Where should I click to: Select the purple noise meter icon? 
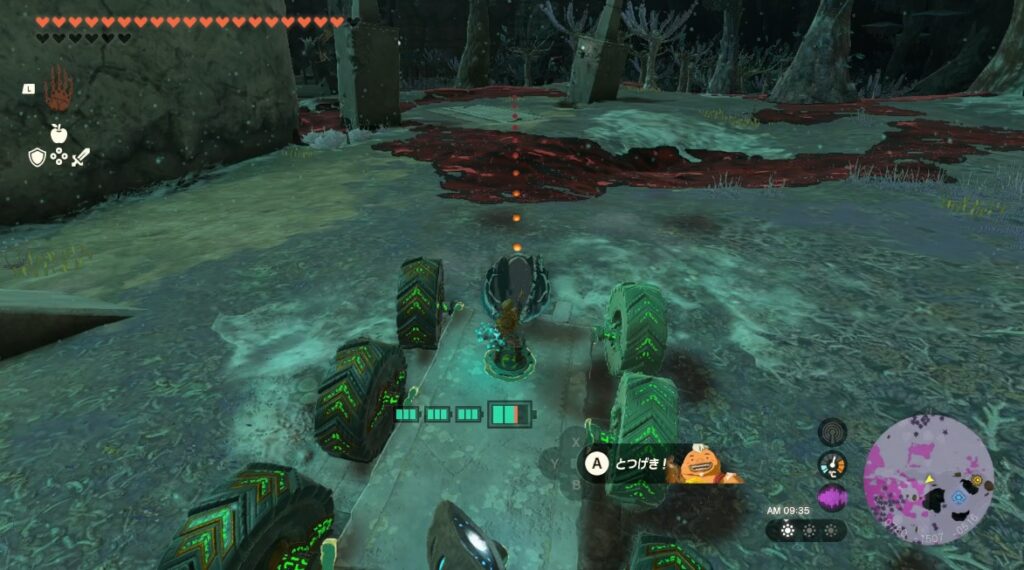coord(832,497)
